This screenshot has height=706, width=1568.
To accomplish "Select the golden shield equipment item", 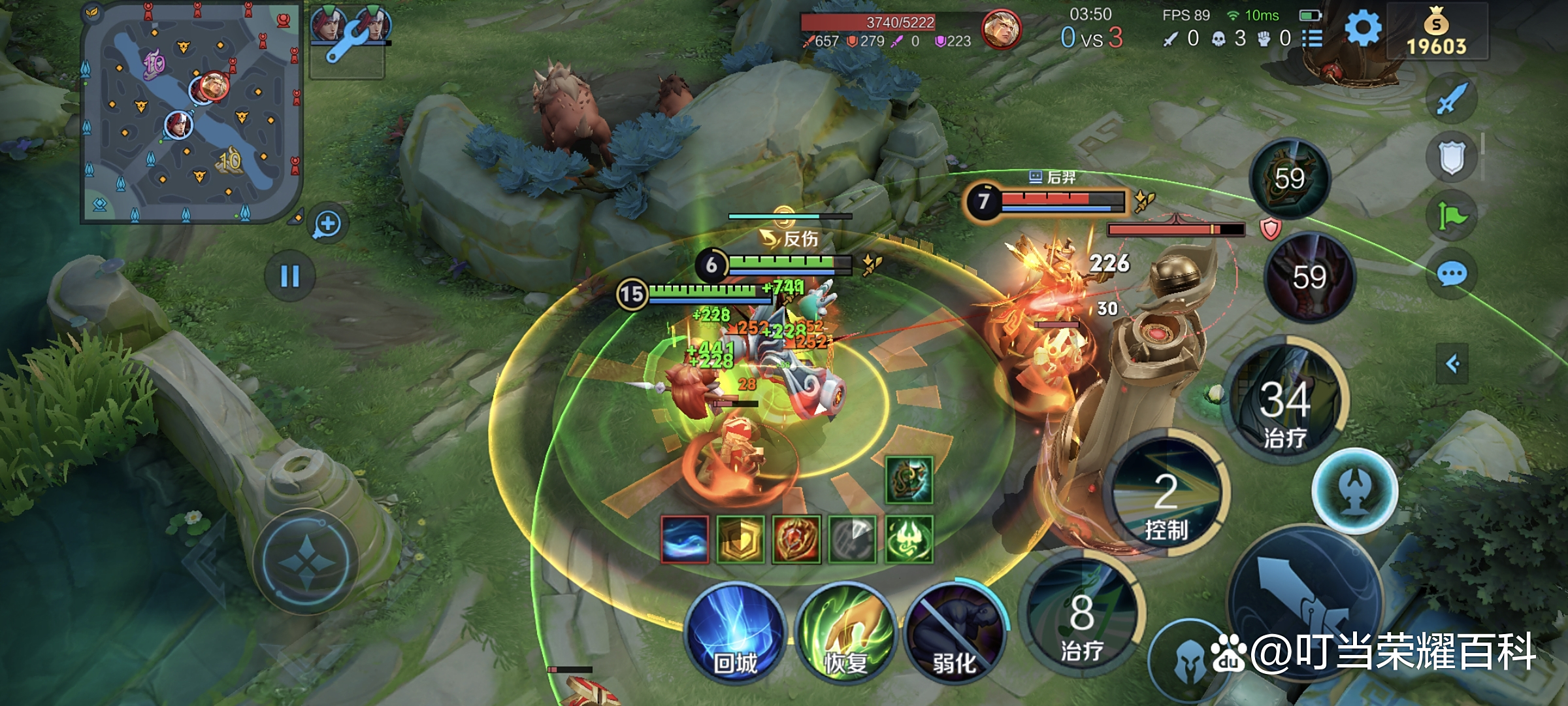I will coord(740,539).
